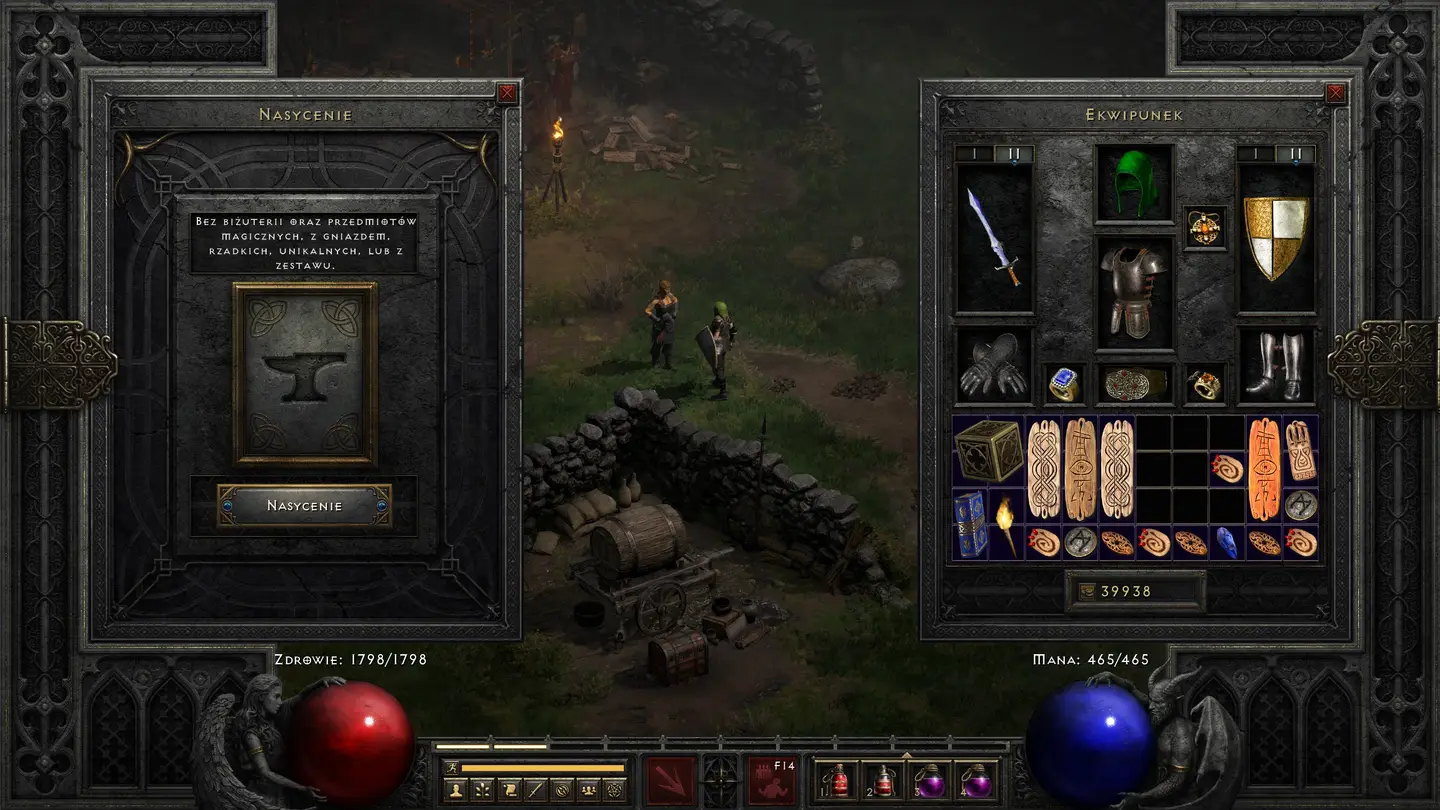Screen dimensions: 1440x810
Task: Select the Horadric Cube in inventory
Action: tap(988, 451)
